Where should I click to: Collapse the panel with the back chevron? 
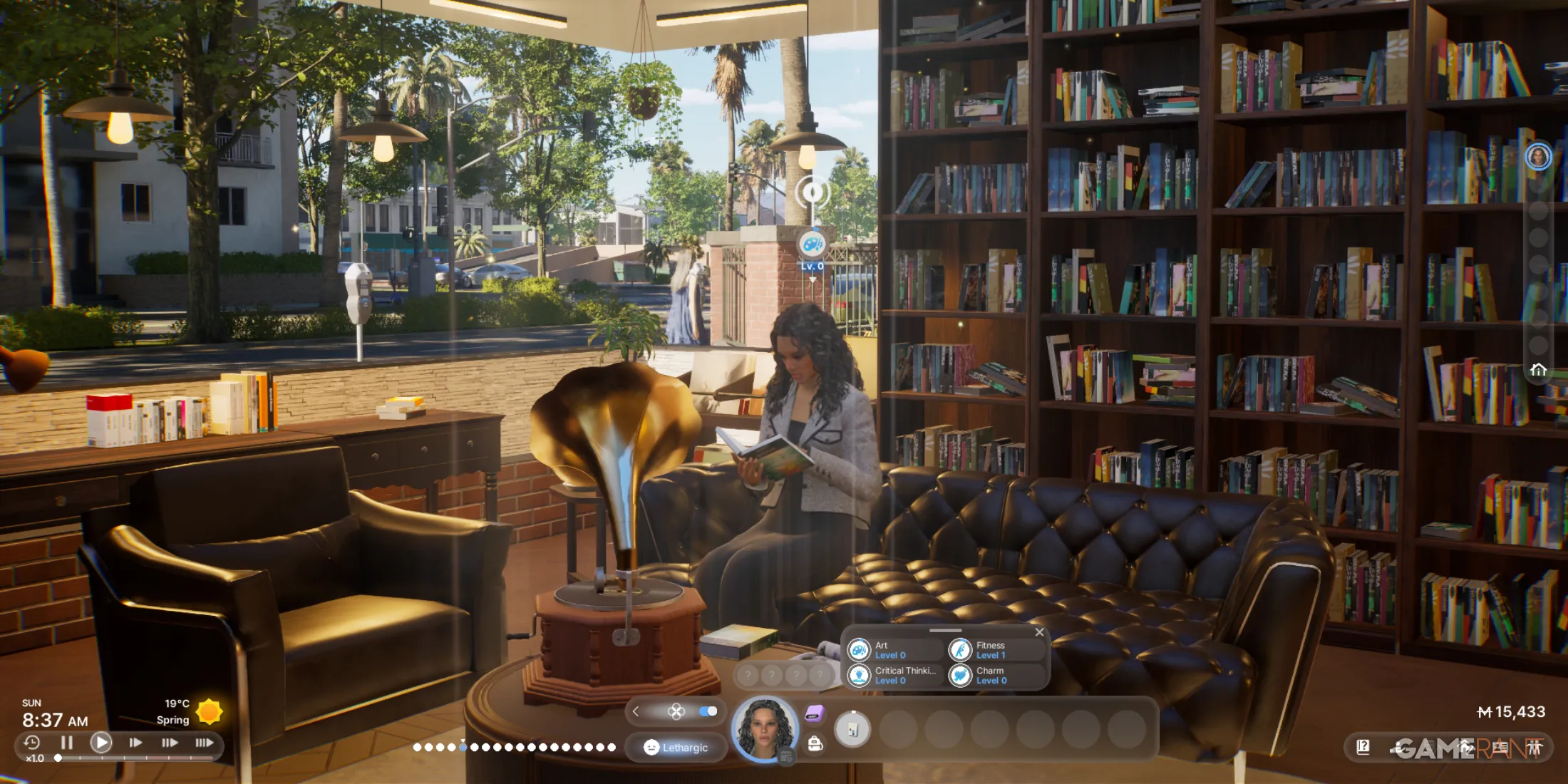pos(634,711)
